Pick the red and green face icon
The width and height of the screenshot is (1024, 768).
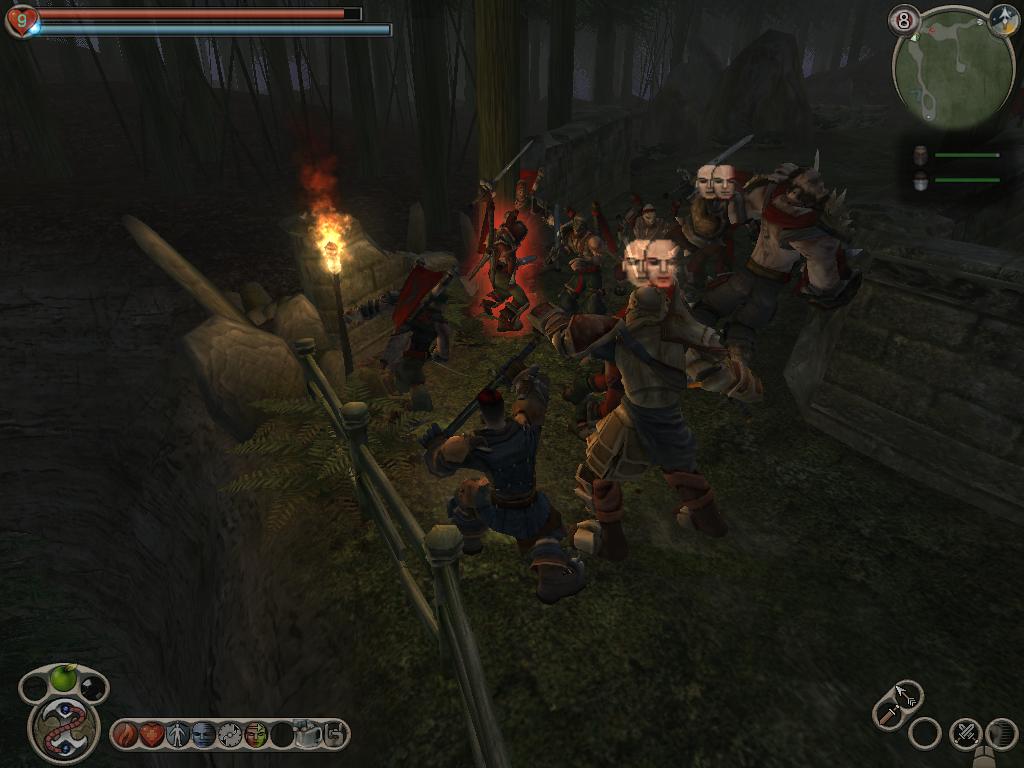256,735
